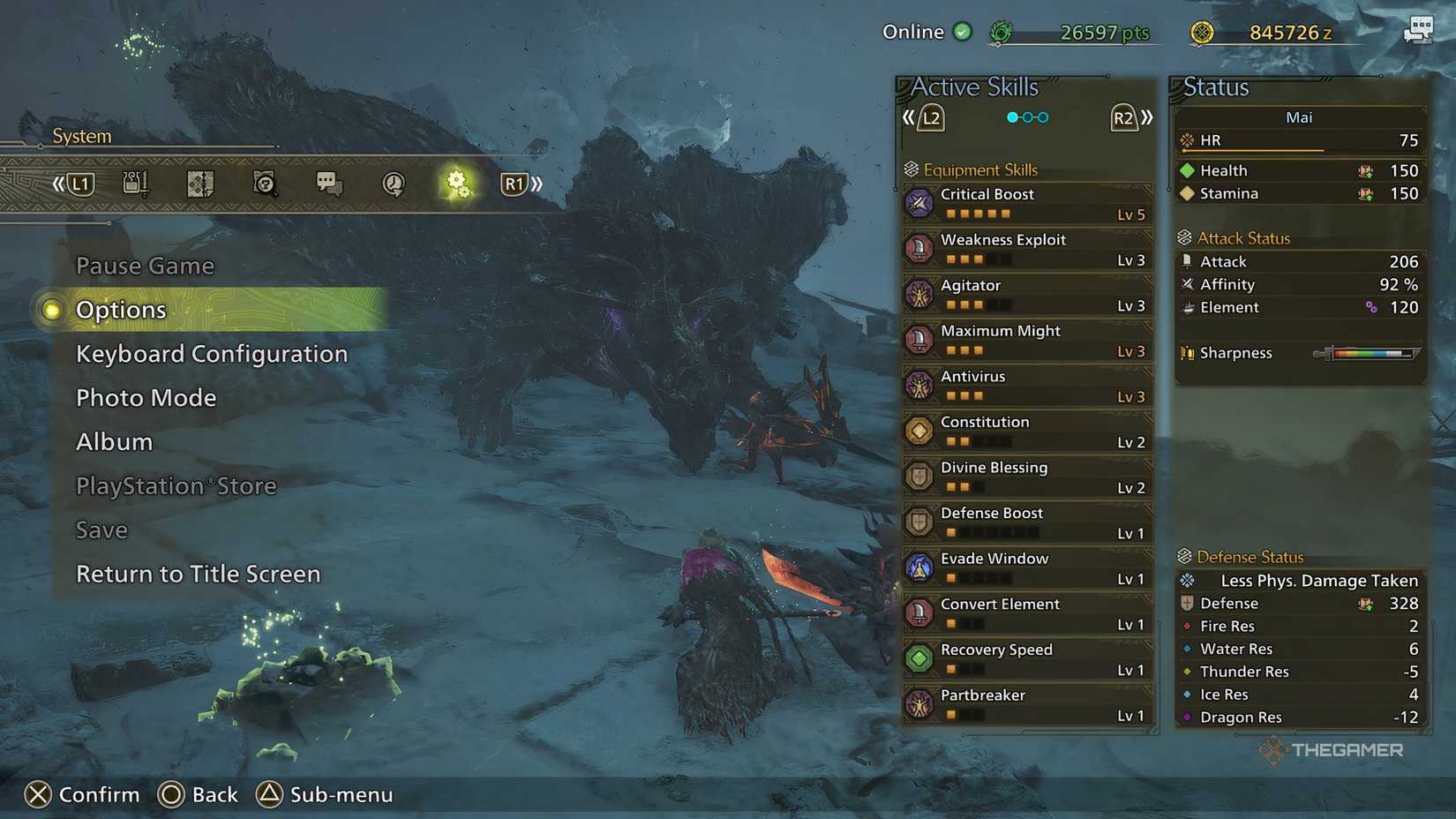Select the item pouch and weapon icon
Viewport: 1456px width, 819px height.
(x=134, y=183)
